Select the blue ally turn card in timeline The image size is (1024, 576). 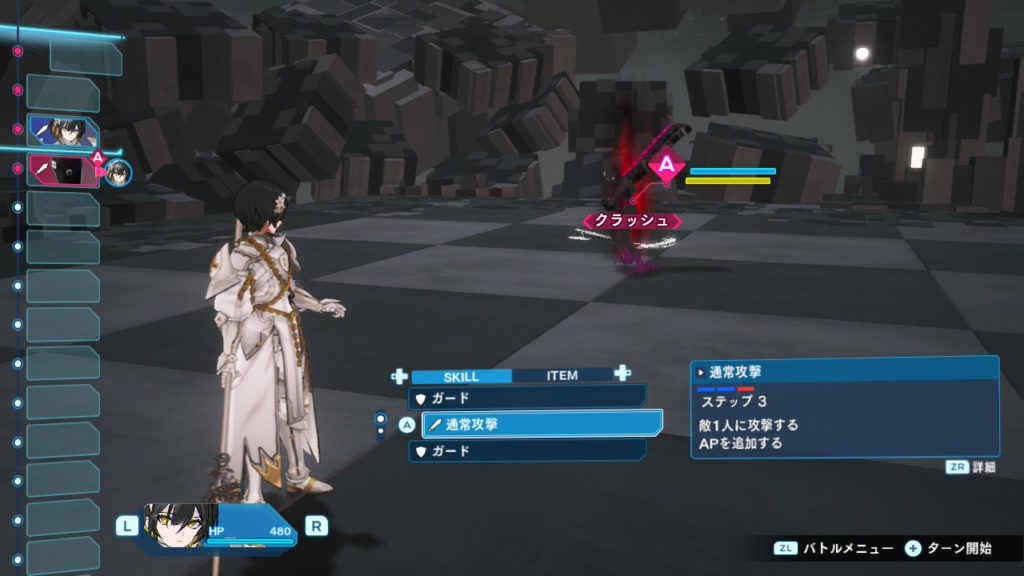click(63, 131)
